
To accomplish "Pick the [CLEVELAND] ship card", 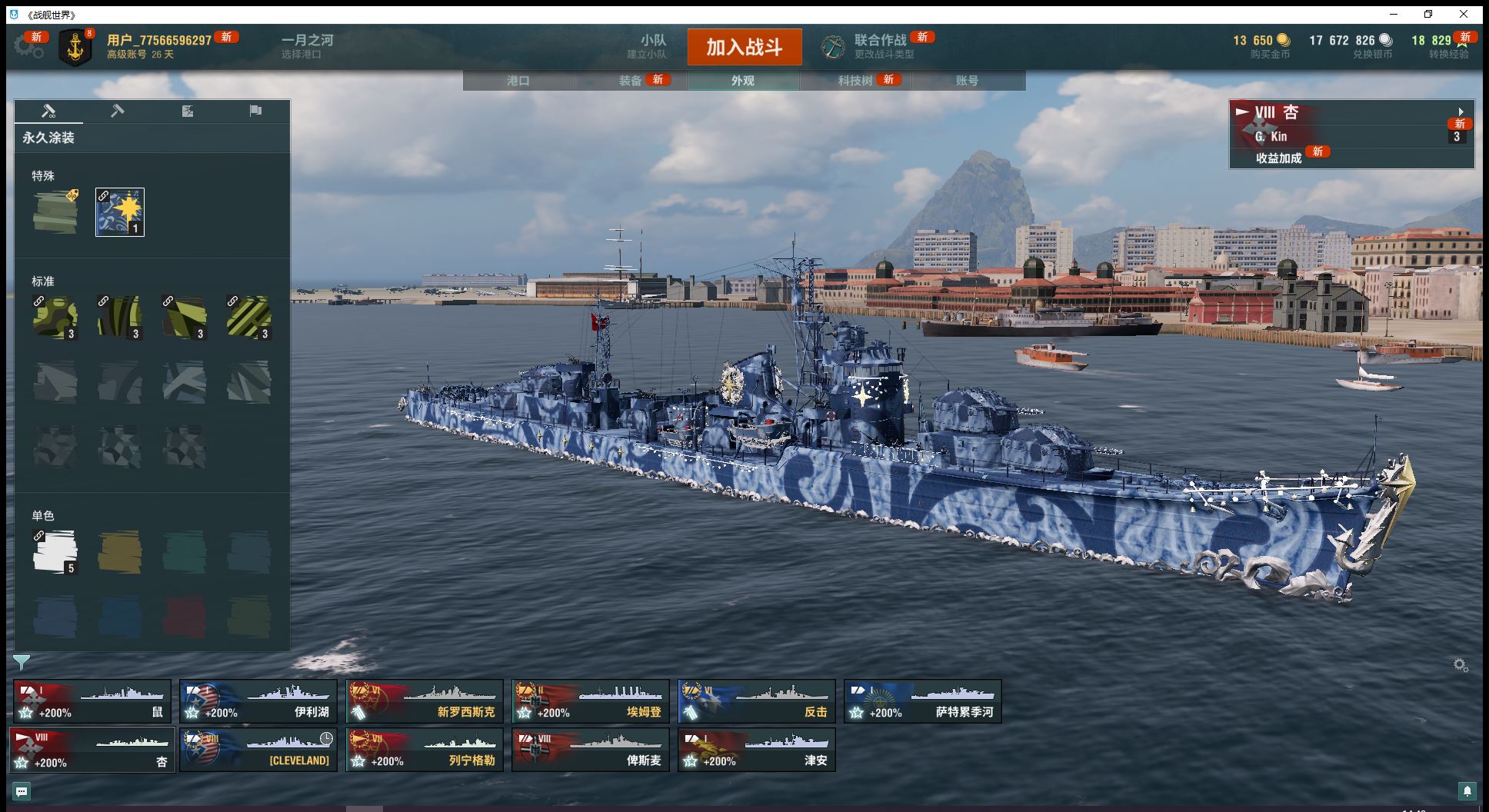I will (x=258, y=750).
